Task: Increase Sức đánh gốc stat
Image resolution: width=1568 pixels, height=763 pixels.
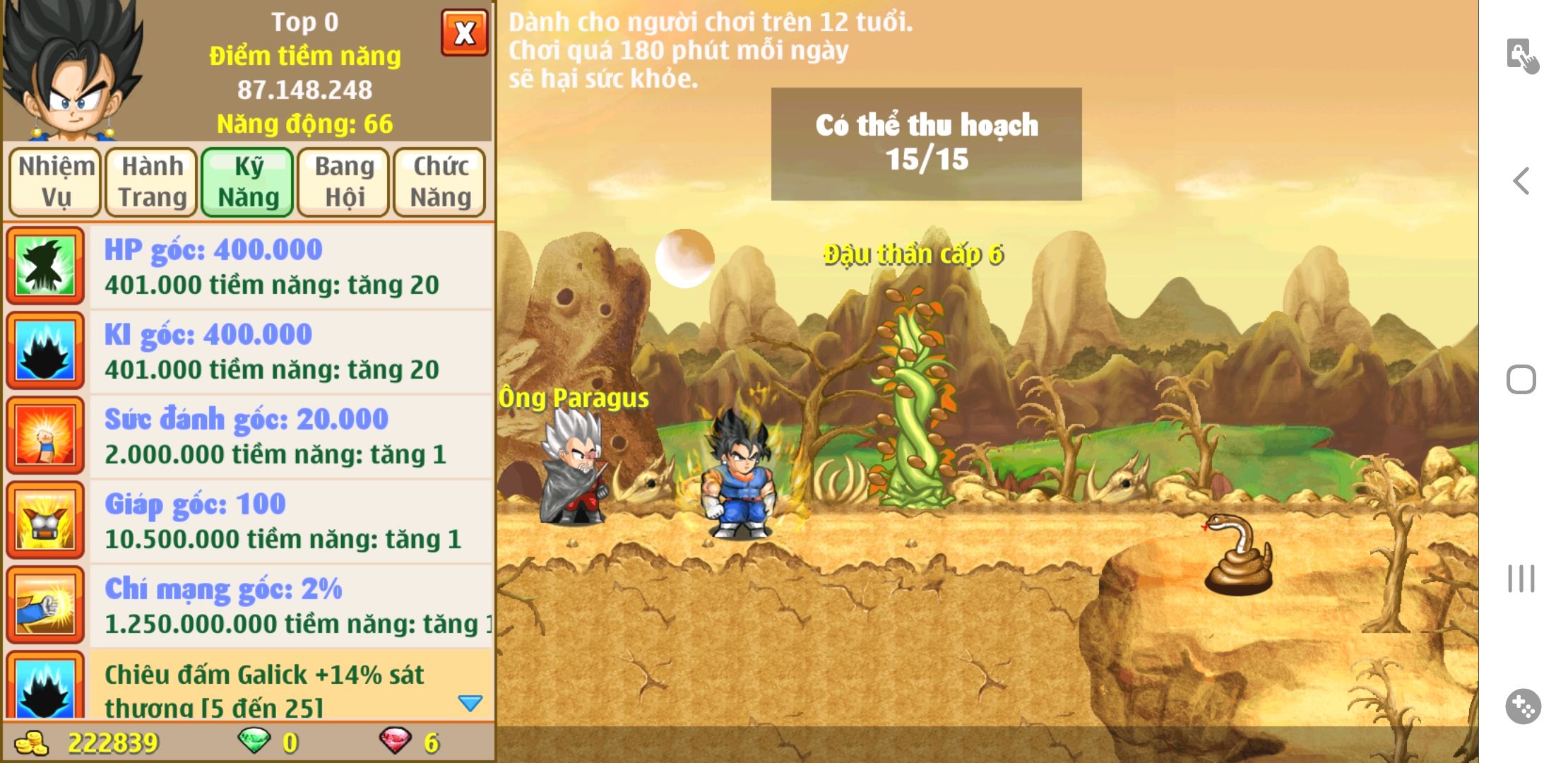Action: tap(290, 436)
